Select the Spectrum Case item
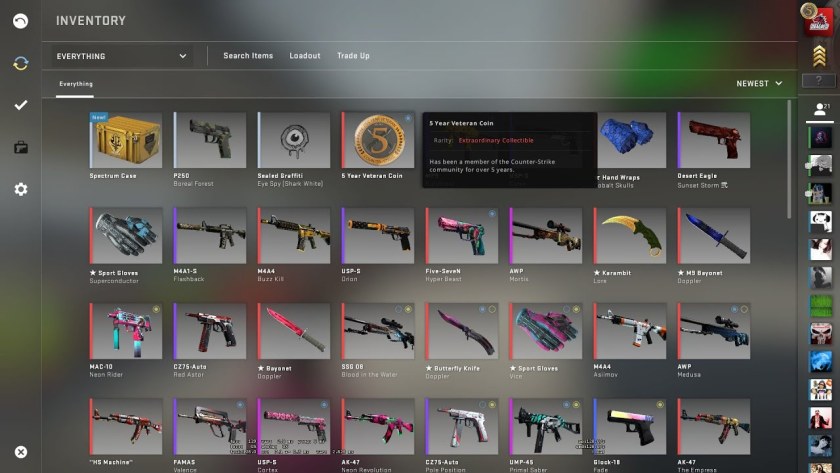The image size is (840, 473). [x=127, y=140]
